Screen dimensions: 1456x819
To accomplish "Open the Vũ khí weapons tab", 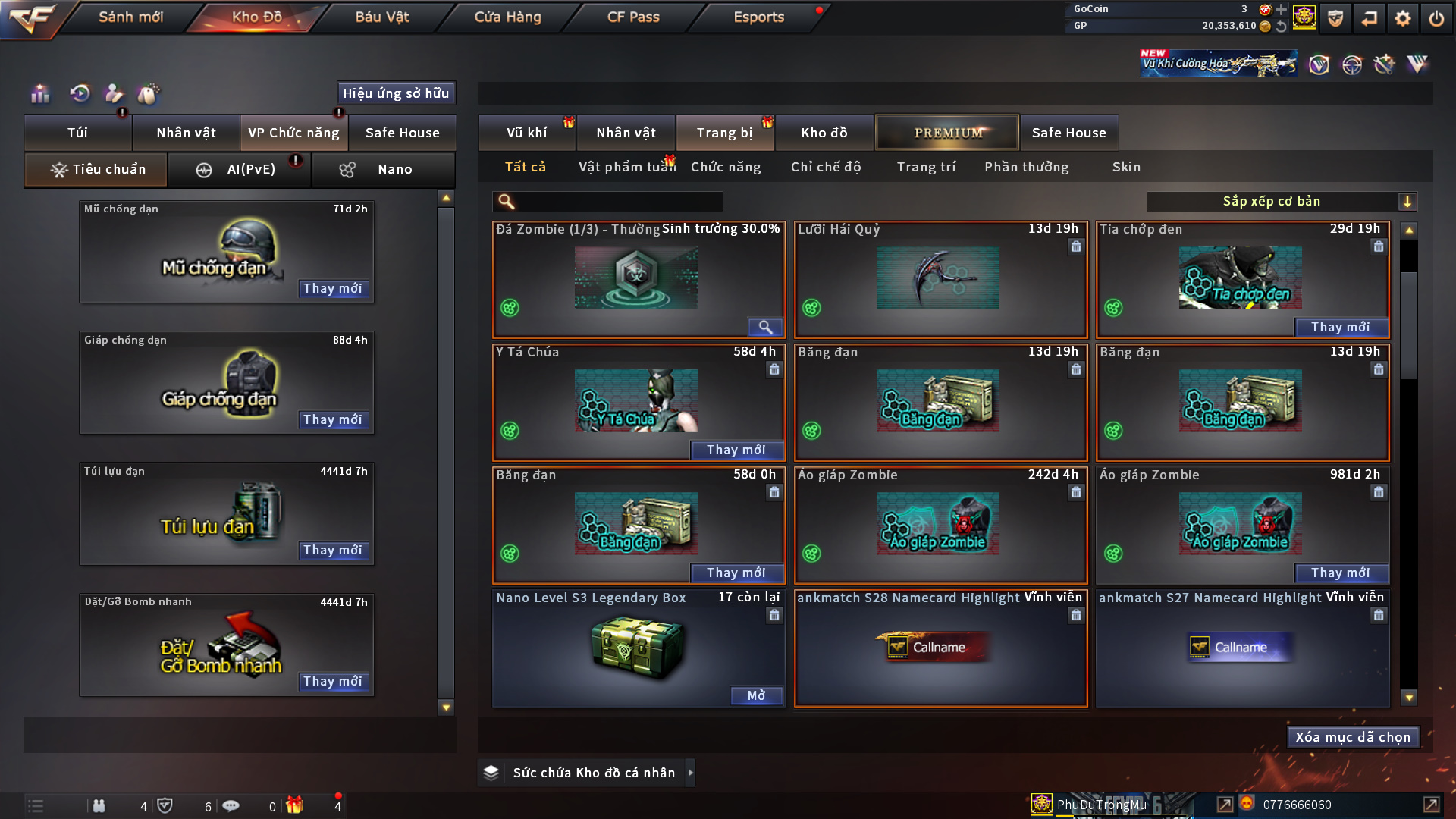I will pyautogui.click(x=526, y=133).
